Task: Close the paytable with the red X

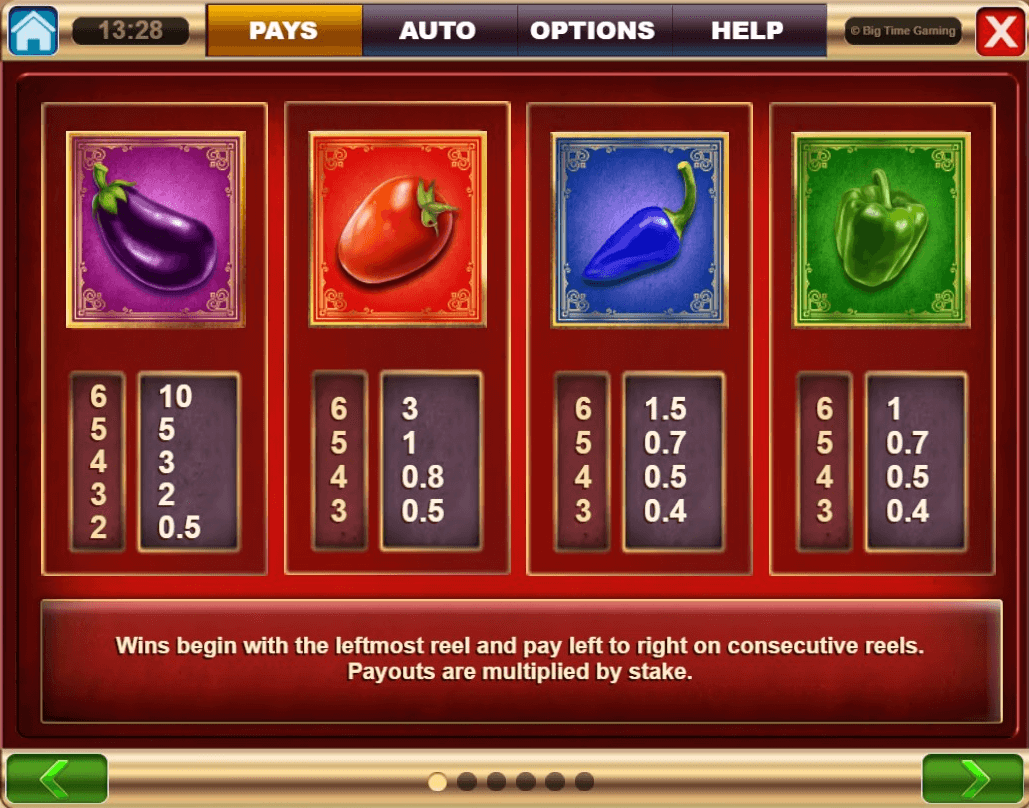Action: tap(999, 32)
